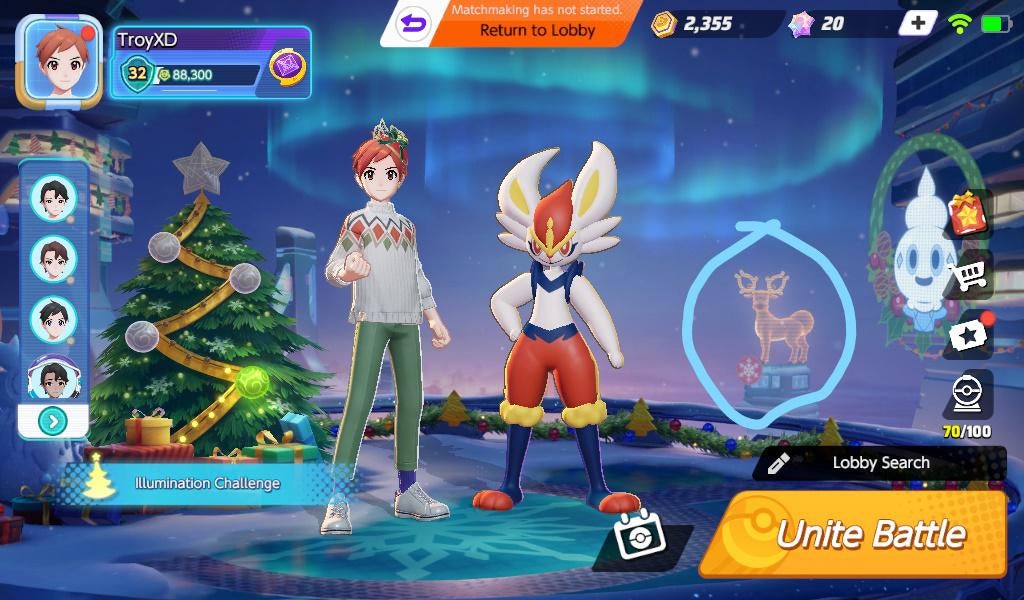
Task: Open the shopping cart shop
Action: click(968, 275)
